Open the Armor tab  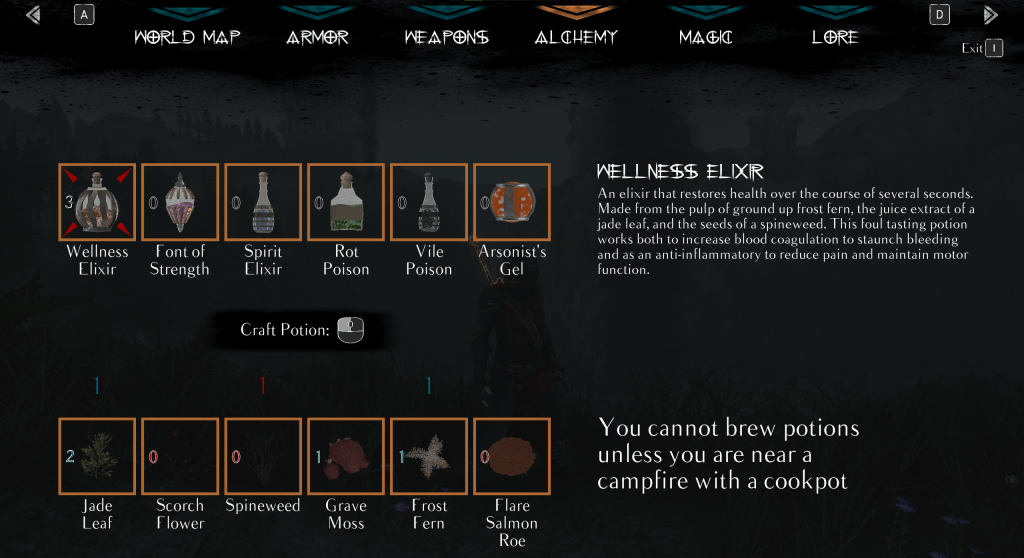click(317, 38)
